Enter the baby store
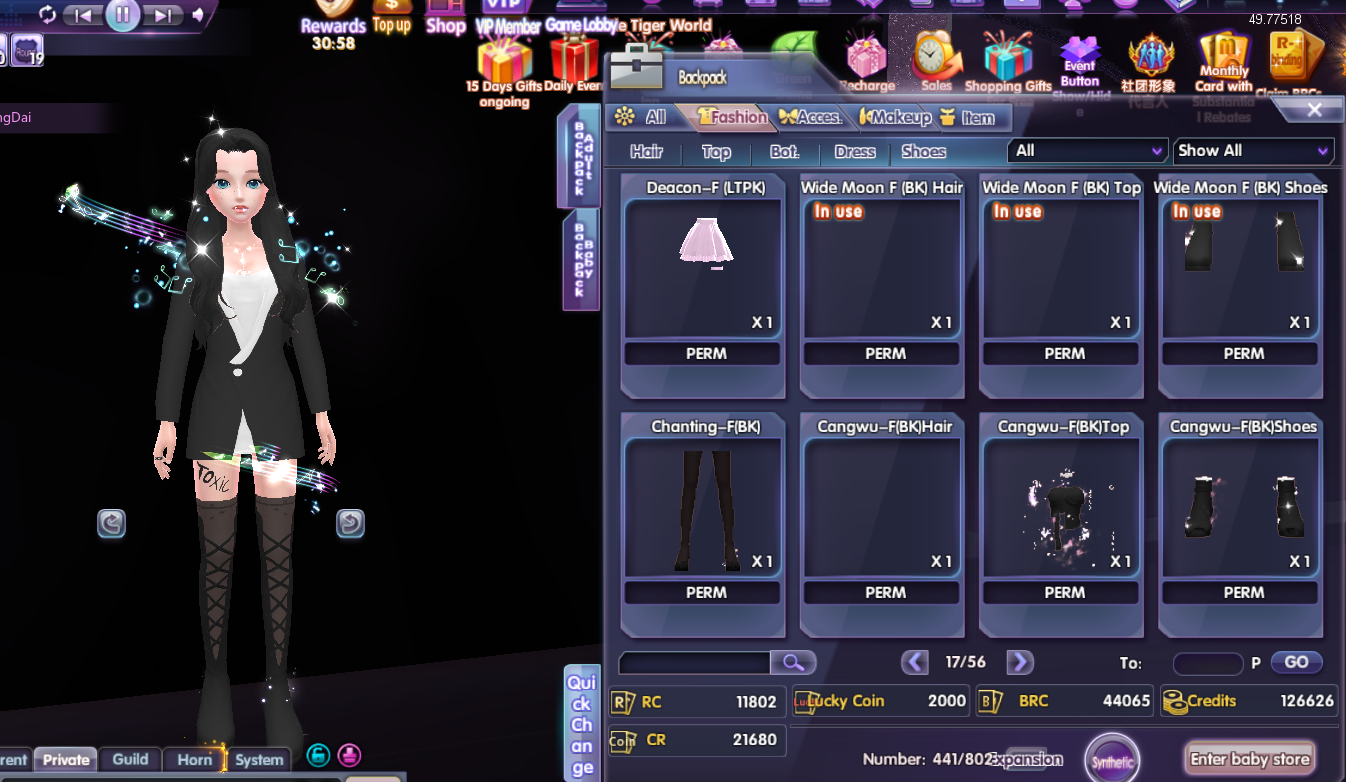 (1249, 759)
